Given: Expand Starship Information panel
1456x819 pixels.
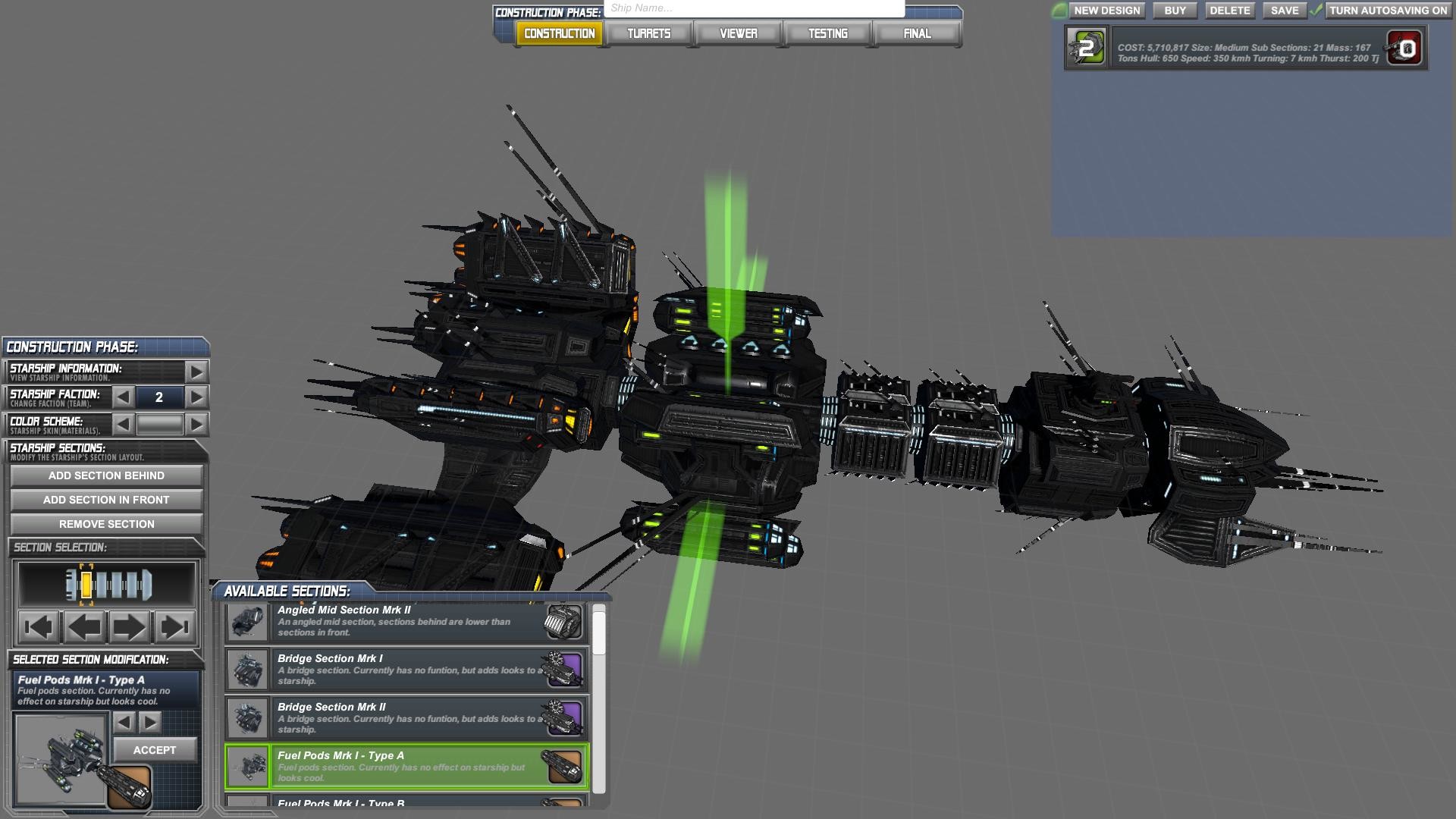Looking at the screenshot, I should [197, 371].
